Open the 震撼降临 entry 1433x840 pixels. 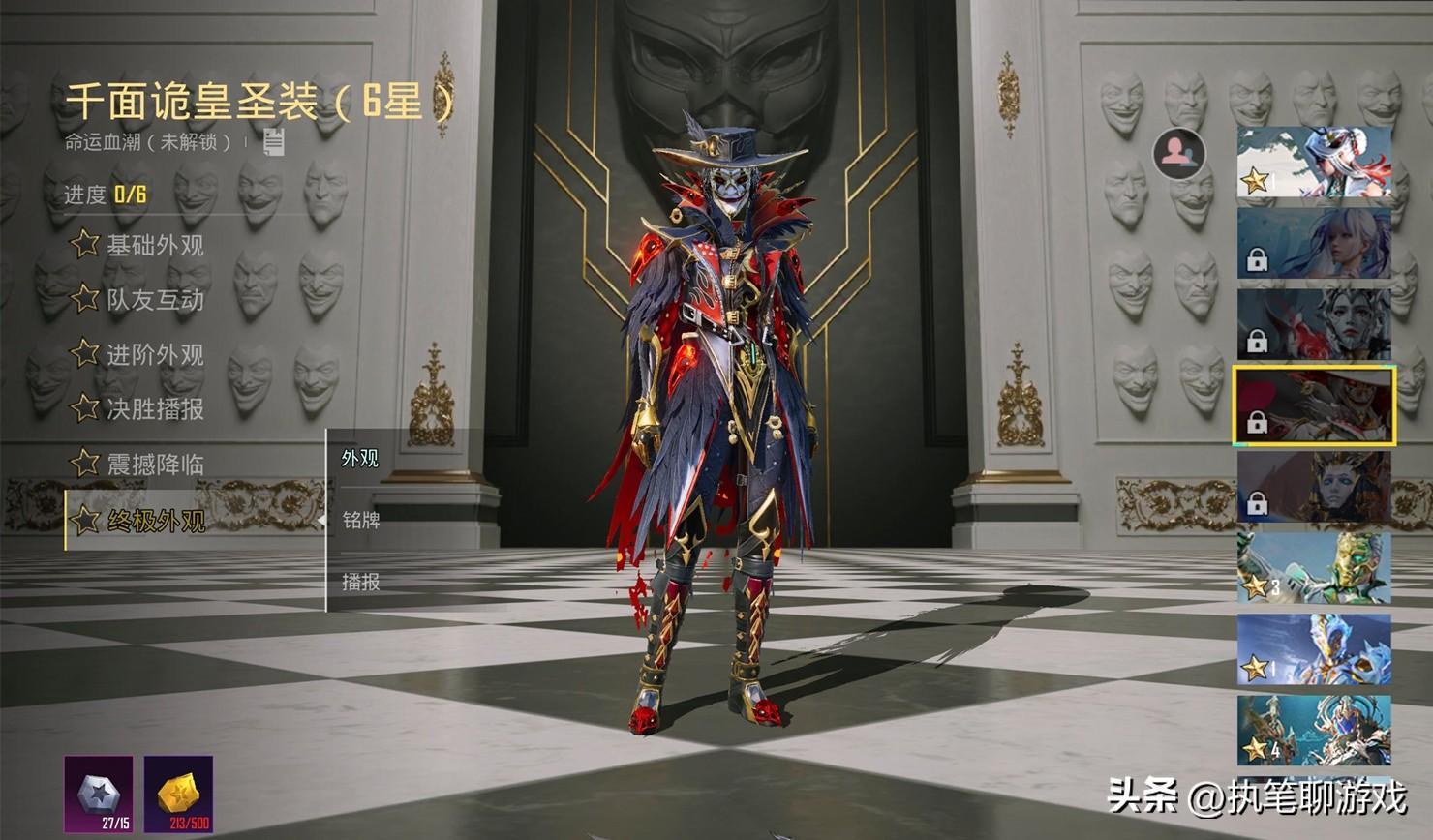(138, 465)
